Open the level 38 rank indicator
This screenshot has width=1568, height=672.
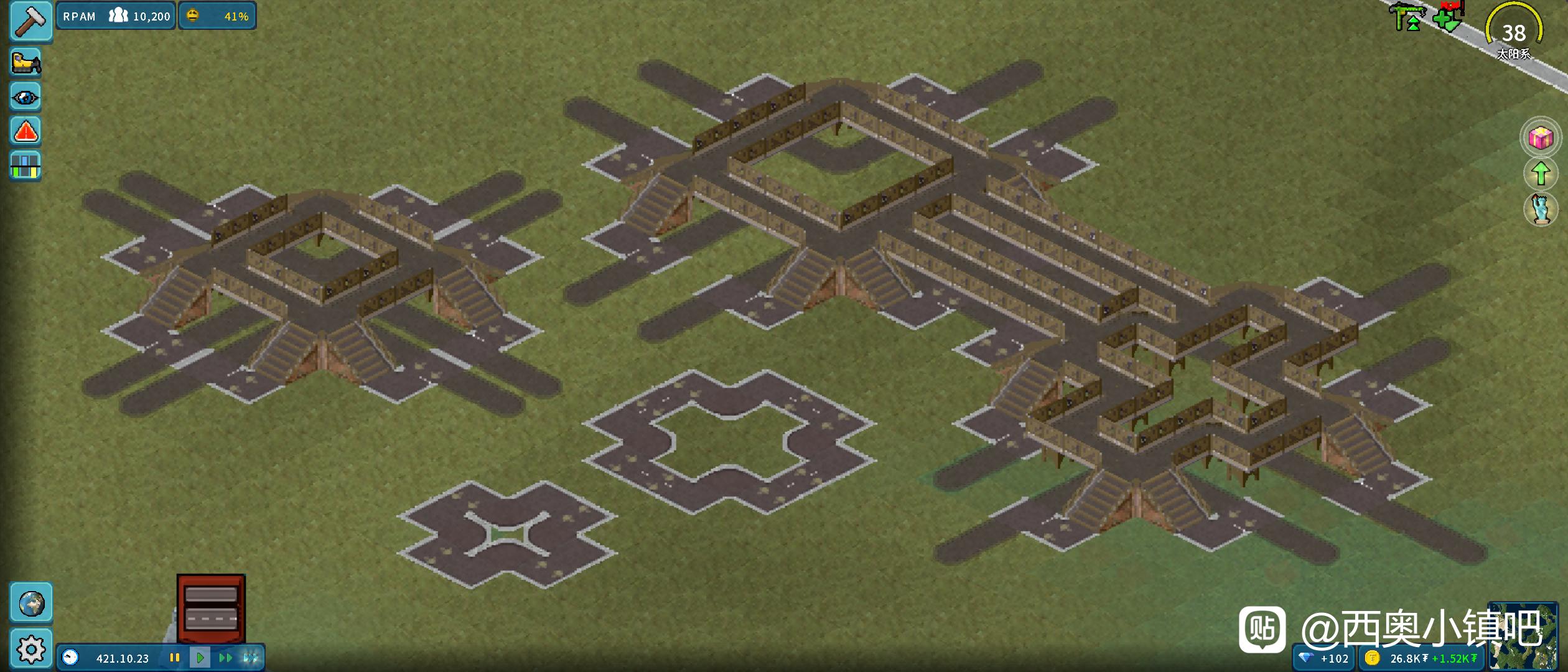tap(1514, 31)
